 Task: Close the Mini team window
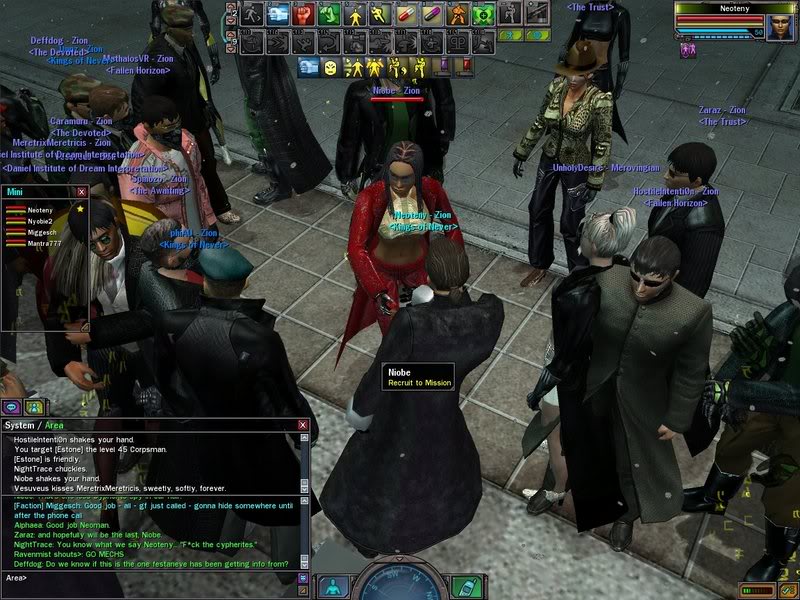pos(82,192)
